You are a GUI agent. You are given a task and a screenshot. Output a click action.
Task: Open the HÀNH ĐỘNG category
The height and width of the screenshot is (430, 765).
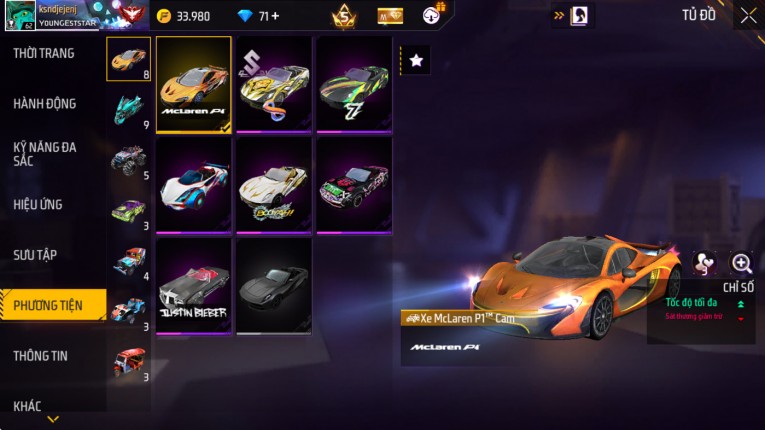(x=45, y=104)
